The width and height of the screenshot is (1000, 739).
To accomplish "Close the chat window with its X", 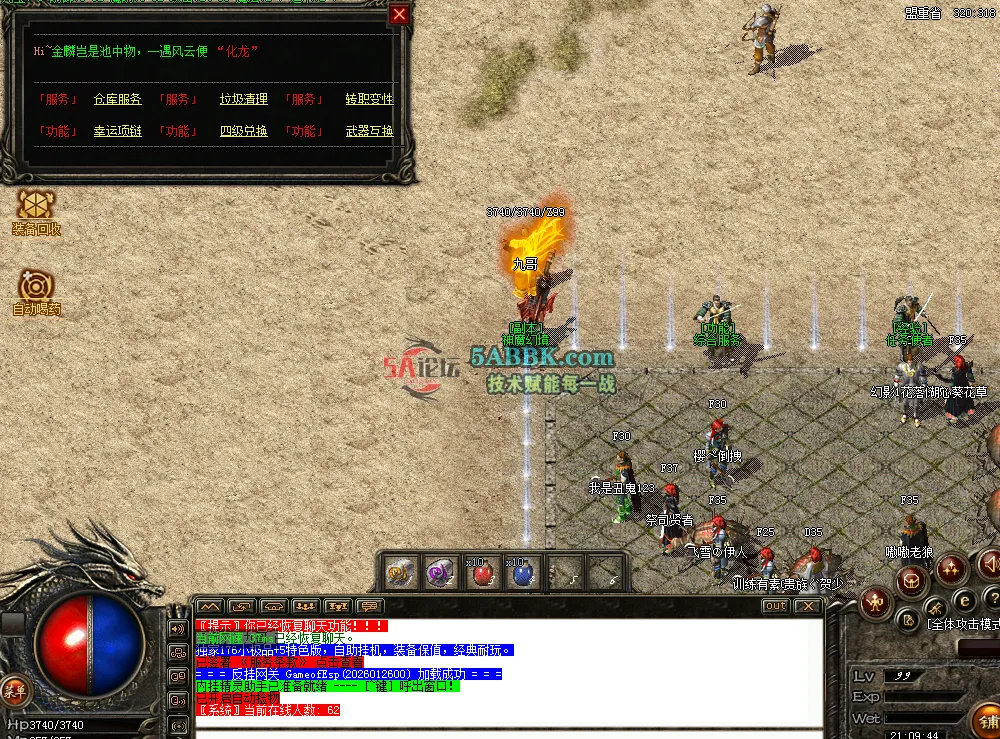I will pyautogui.click(x=806, y=606).
